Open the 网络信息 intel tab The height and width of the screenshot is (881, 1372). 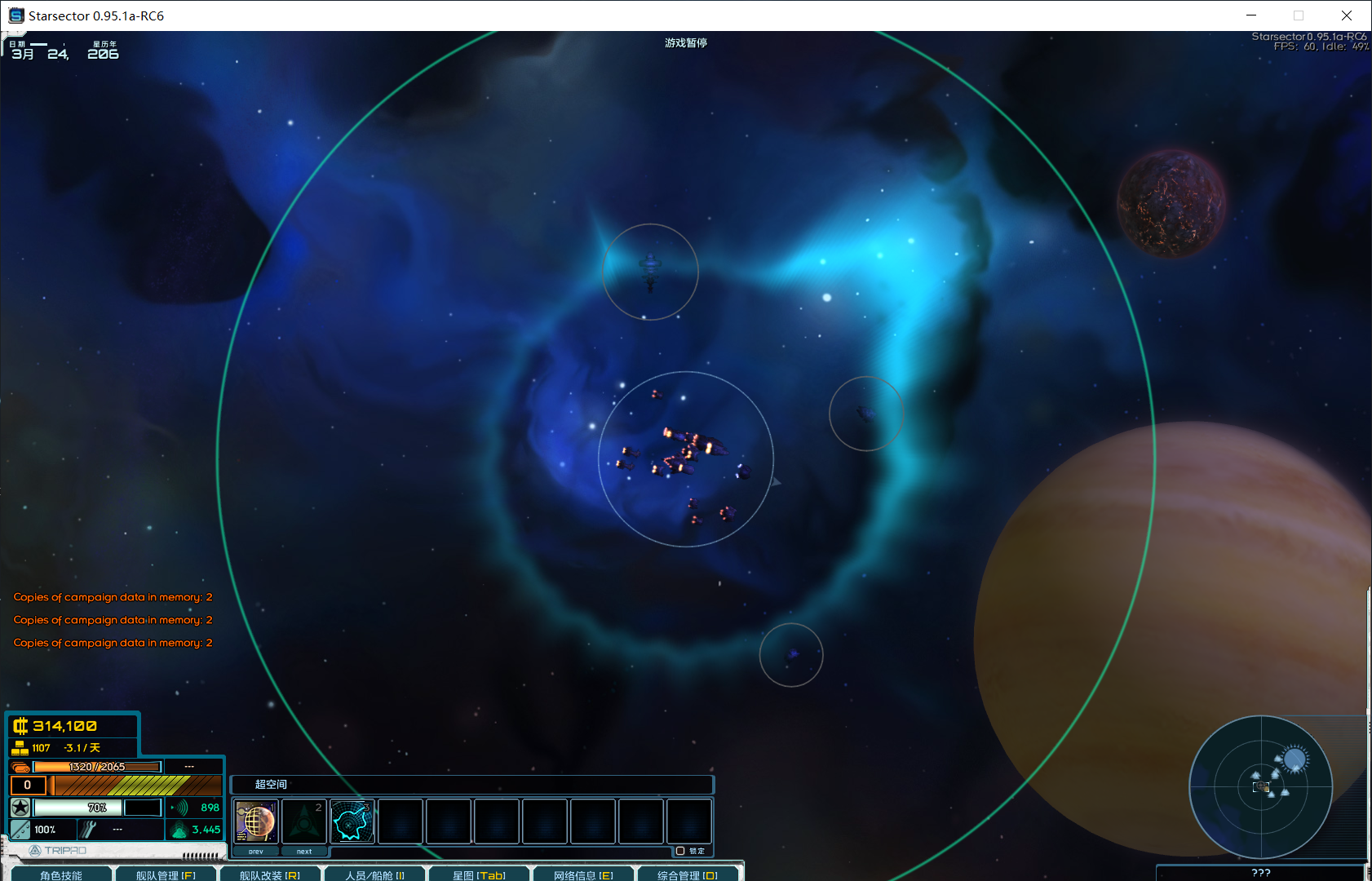tap(583, 874)
